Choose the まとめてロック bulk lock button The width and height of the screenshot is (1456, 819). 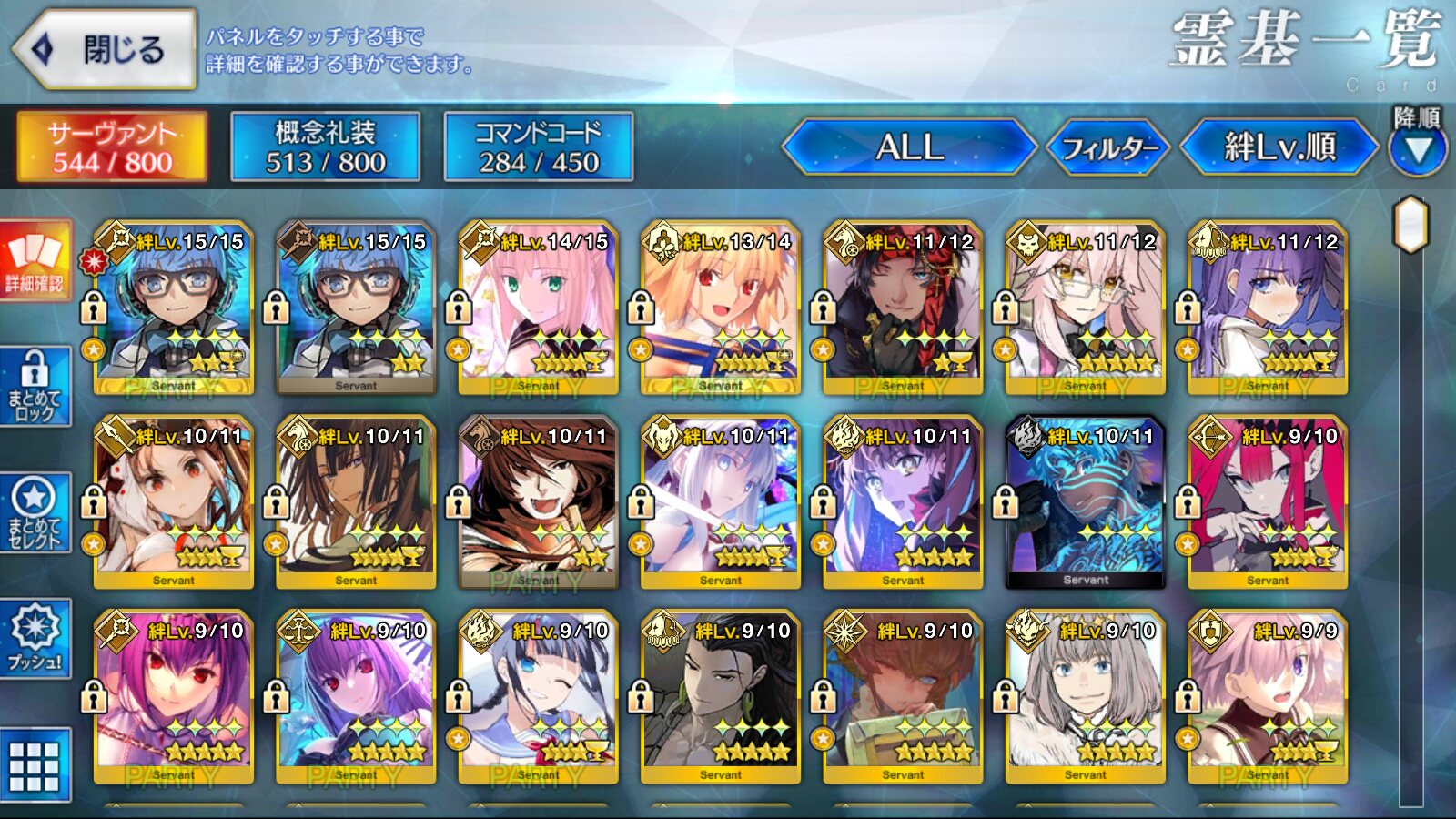35,387
